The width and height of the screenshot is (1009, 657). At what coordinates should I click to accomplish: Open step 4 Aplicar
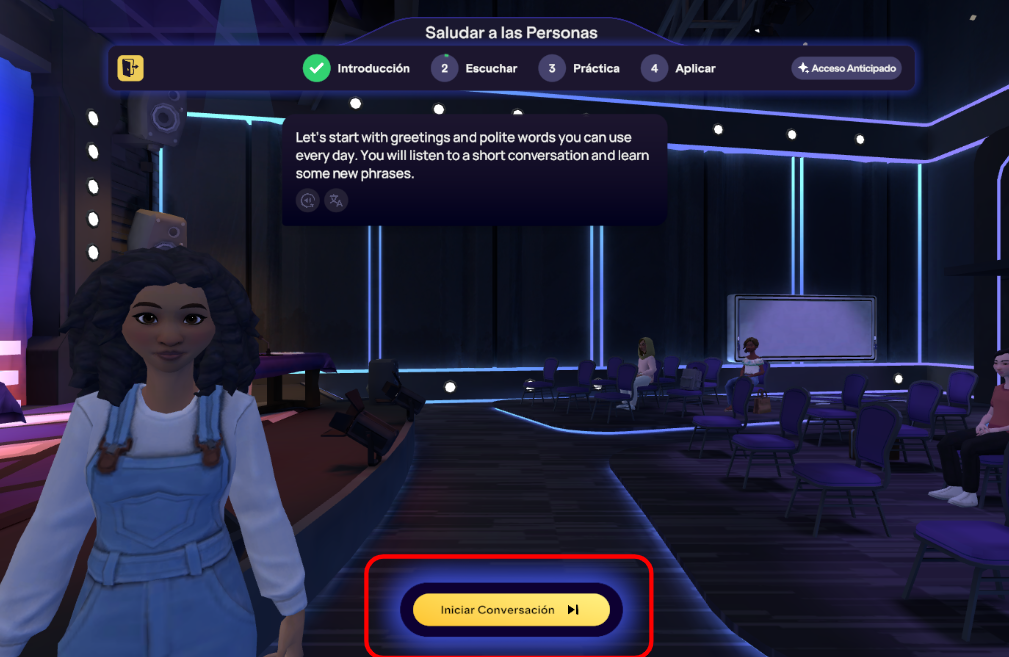pos(679,69)
